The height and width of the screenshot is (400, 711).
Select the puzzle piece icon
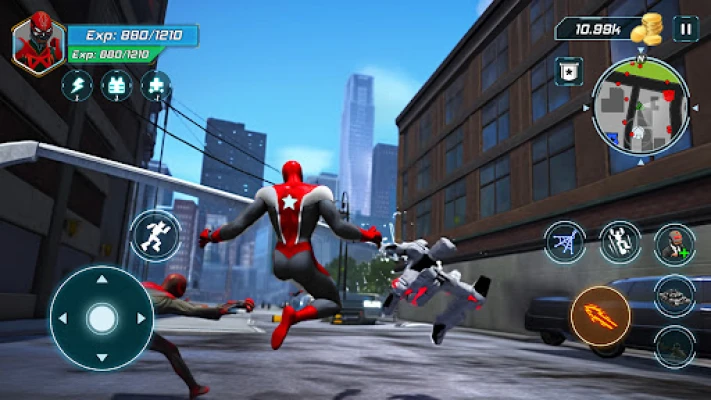coord(155,86)
